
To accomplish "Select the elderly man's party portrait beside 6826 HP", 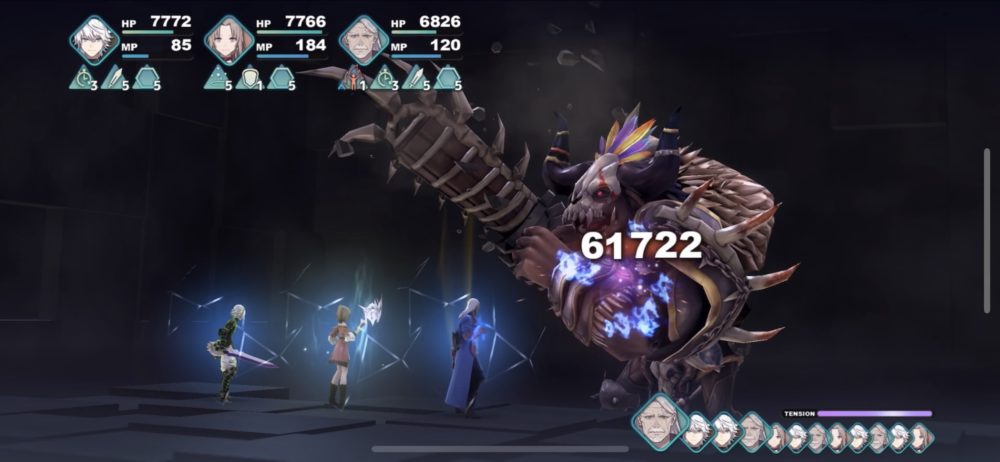I will point(363,40).
